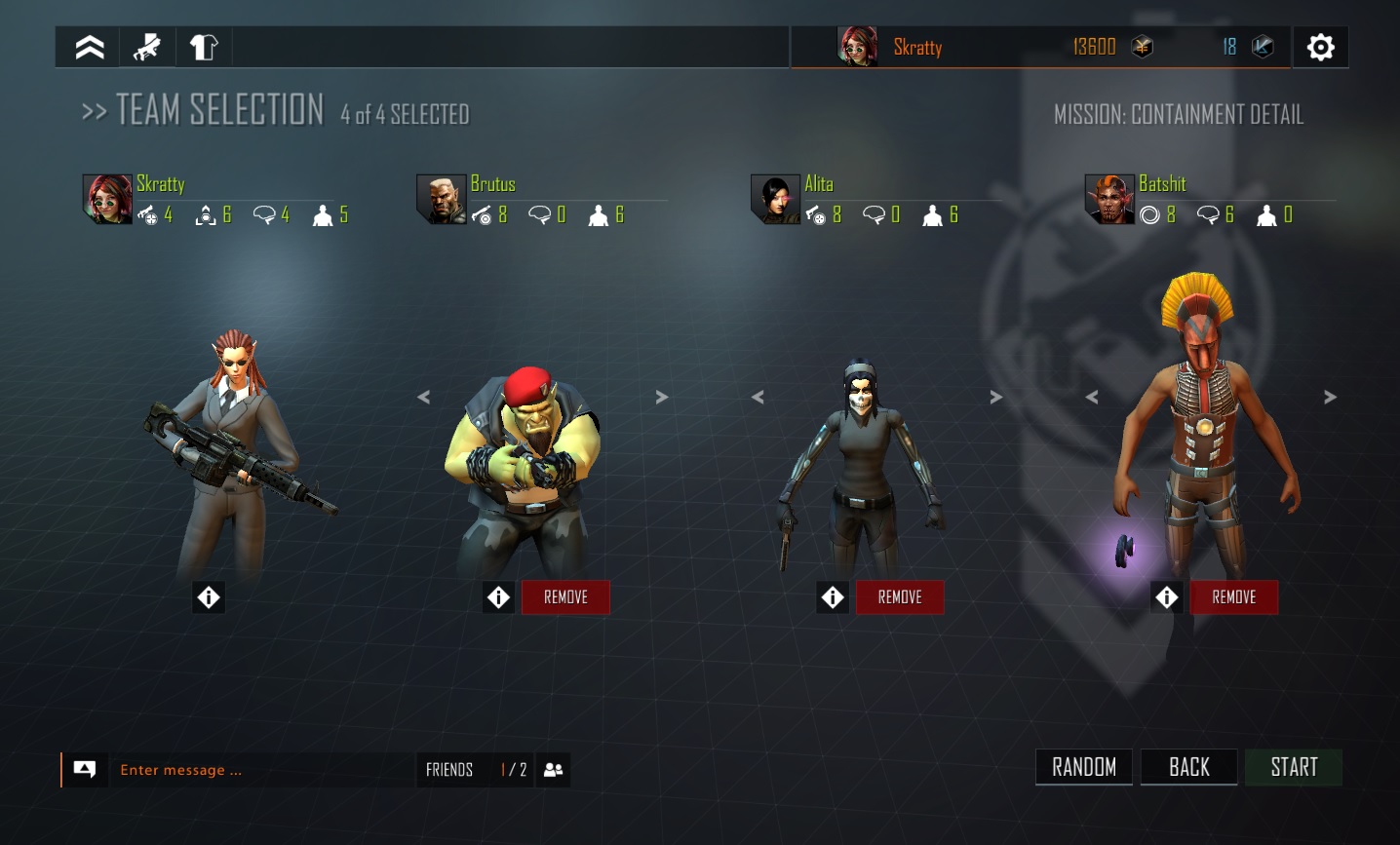Cycle Brutus slot to next character
Image resolution: width=1400 pixels, height=845 pixels.
pyautogui.click(x=662, y=397)
